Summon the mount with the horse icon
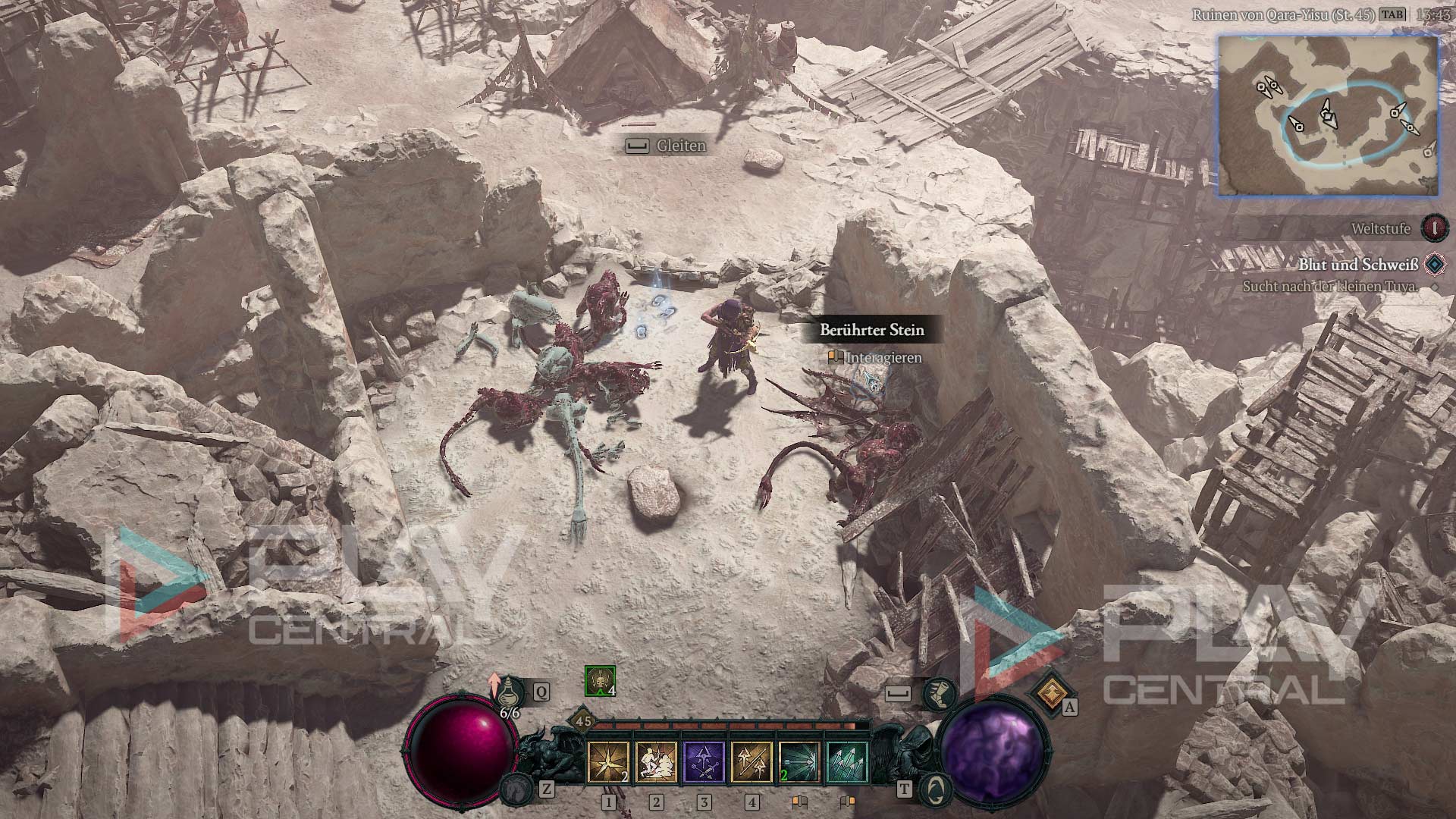The image size is (1456, 819). click(517, 789)
